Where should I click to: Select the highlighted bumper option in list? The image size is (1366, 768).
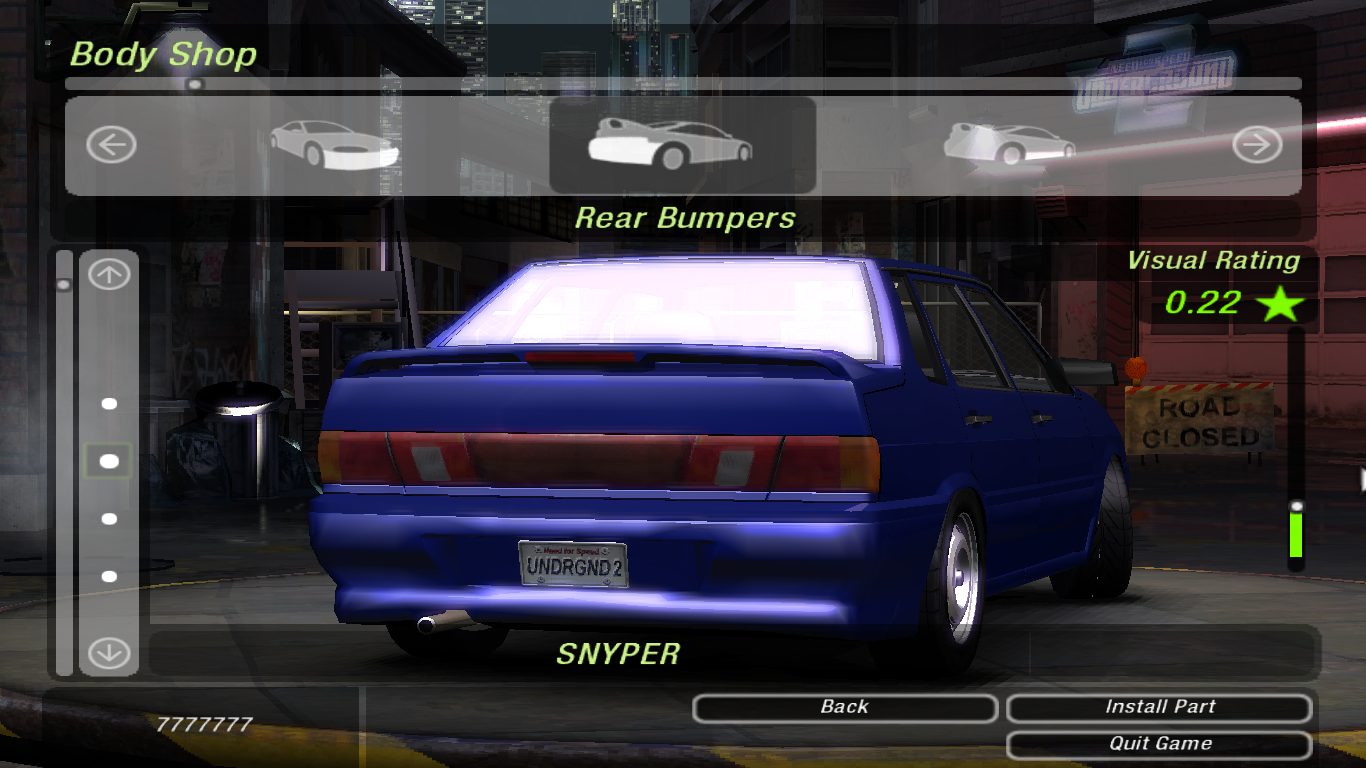point(109,461)
